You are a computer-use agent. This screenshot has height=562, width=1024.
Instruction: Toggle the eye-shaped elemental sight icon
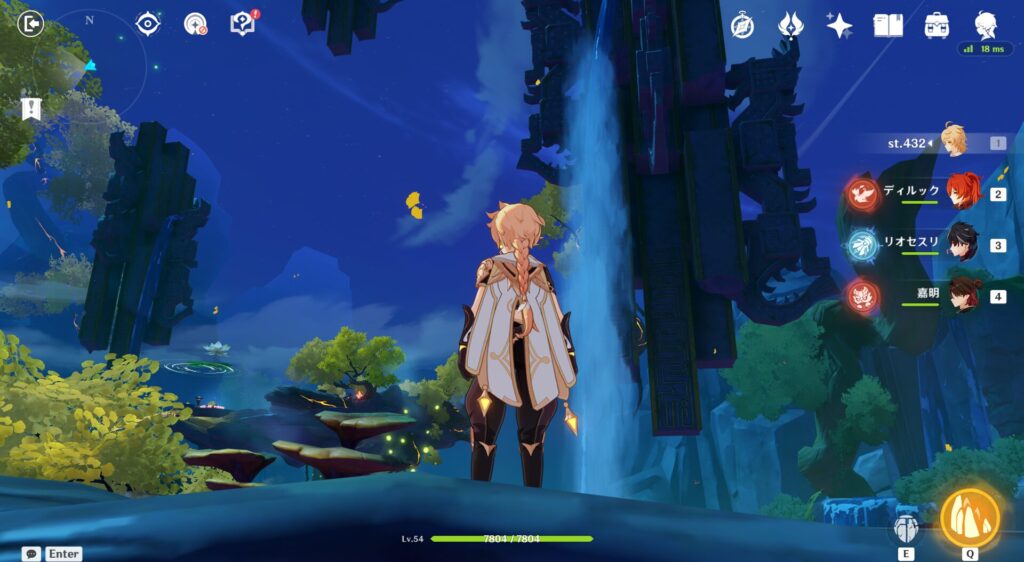148,24
